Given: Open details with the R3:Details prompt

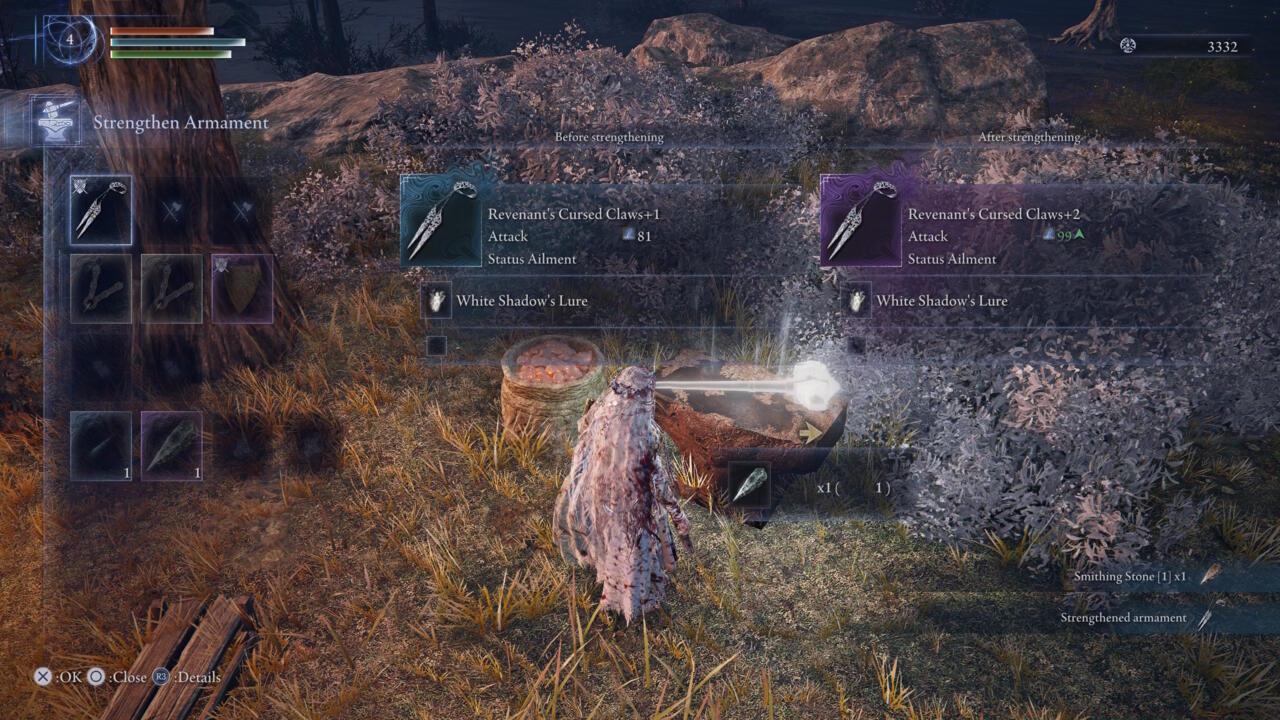Looking at the screenshot, I should coord(160,677).
